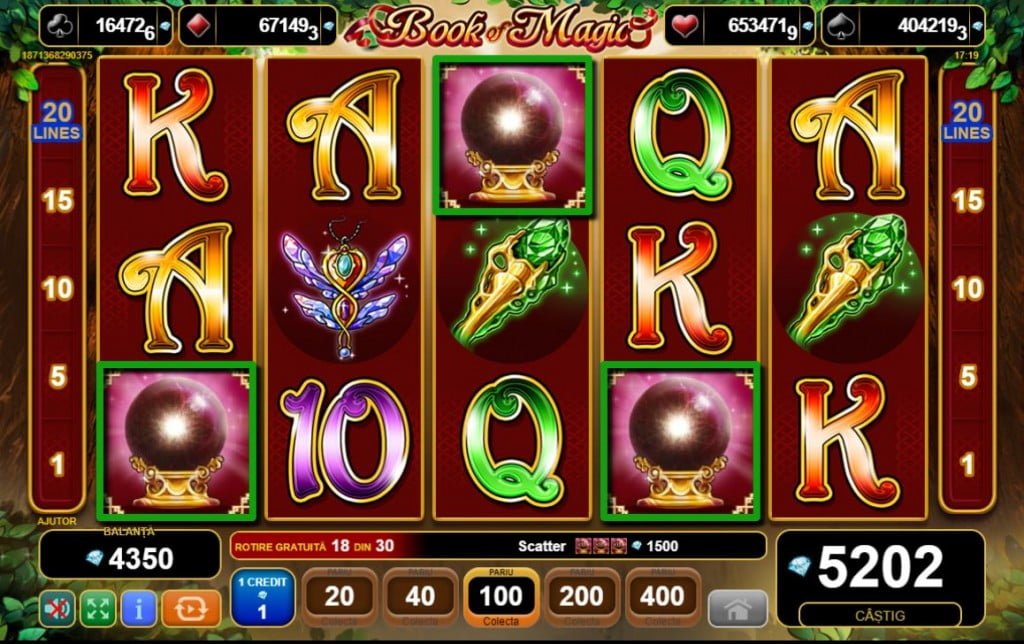This screenshot has height=644, width=1024.
Task: Activate the orange autoplay button
Action: click(184, 606)
